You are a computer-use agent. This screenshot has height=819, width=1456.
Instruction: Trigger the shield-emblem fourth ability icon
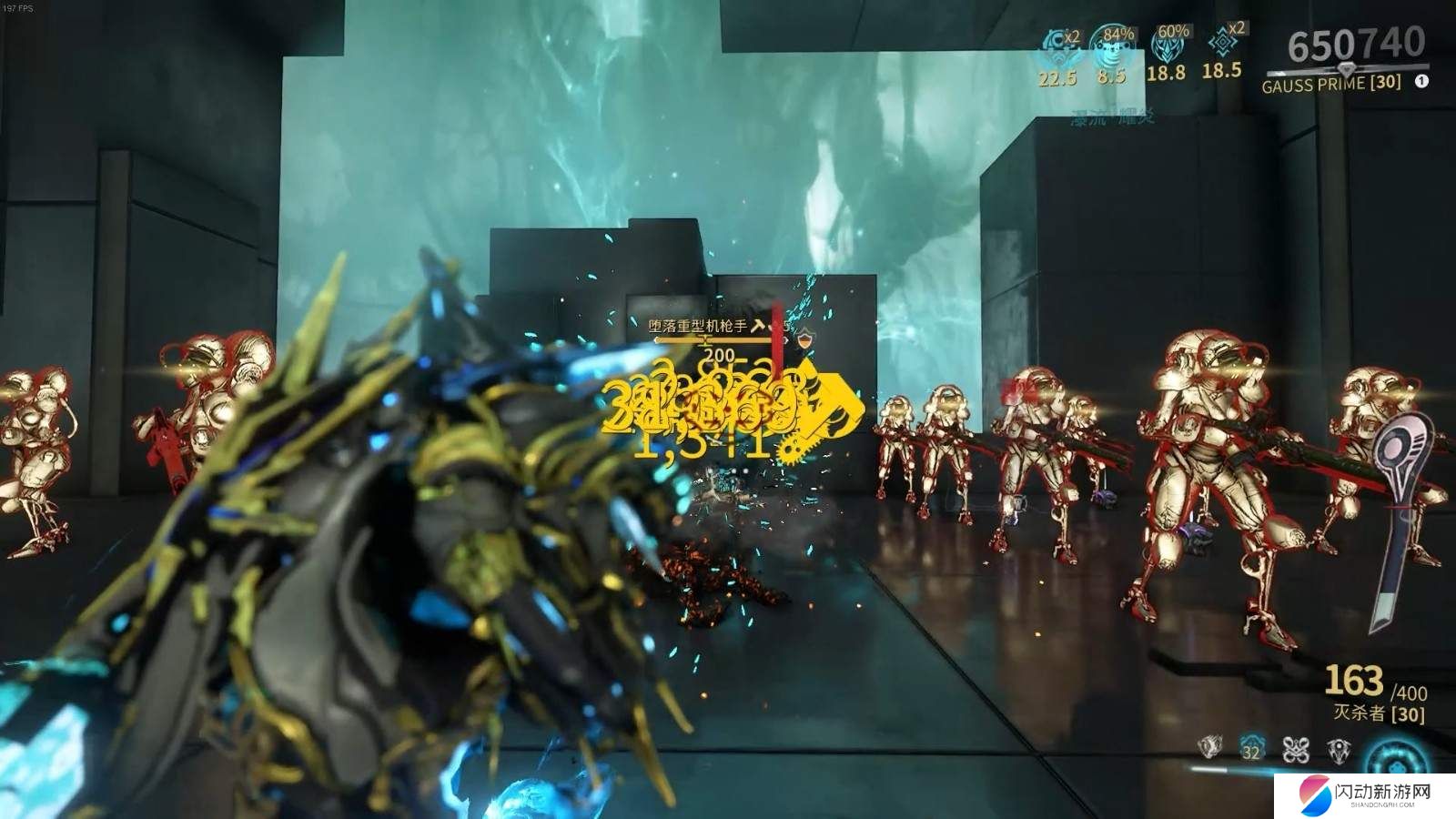pos(1339,749)
